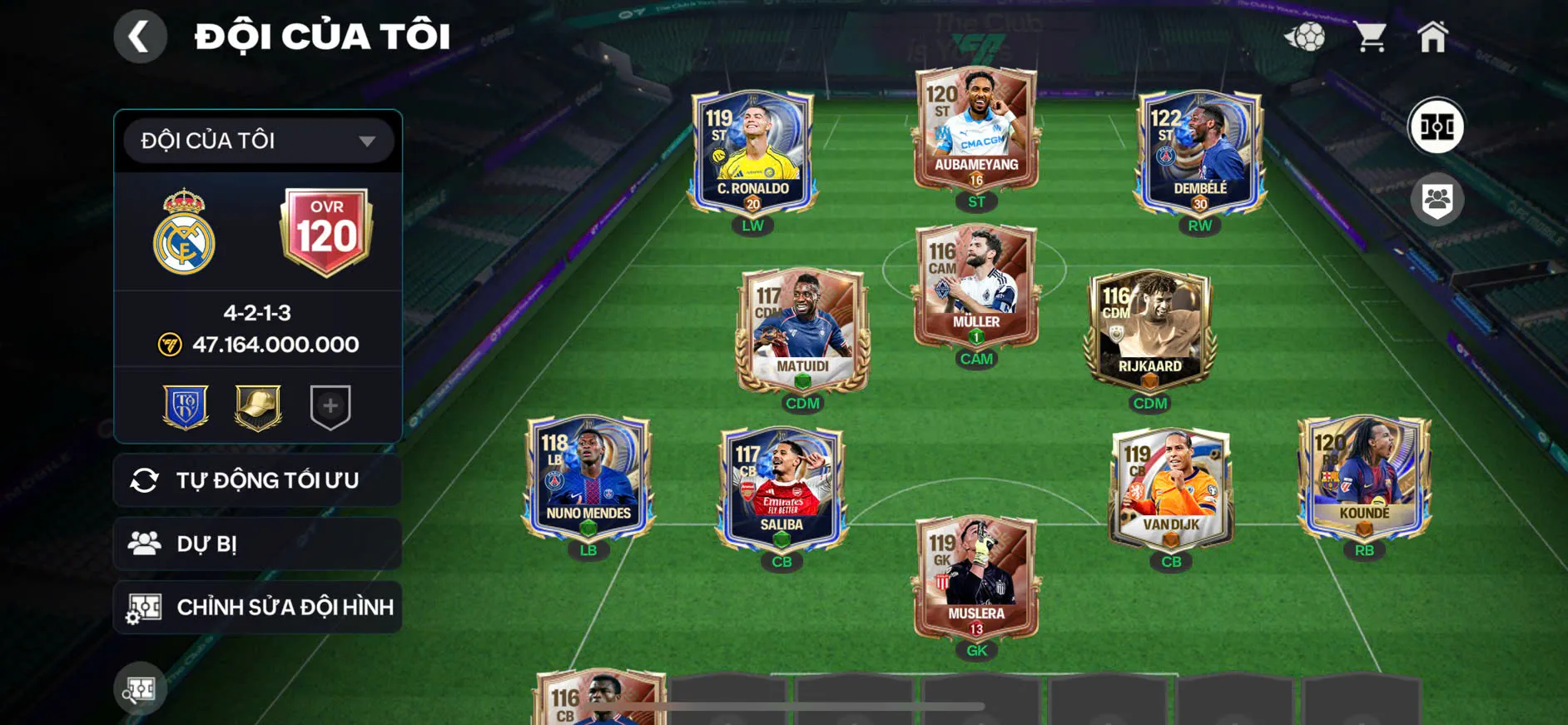Toggle the pitch formation view icon
The width and height of the screenshot is (1568, 725).
(x=1439, y=127)
